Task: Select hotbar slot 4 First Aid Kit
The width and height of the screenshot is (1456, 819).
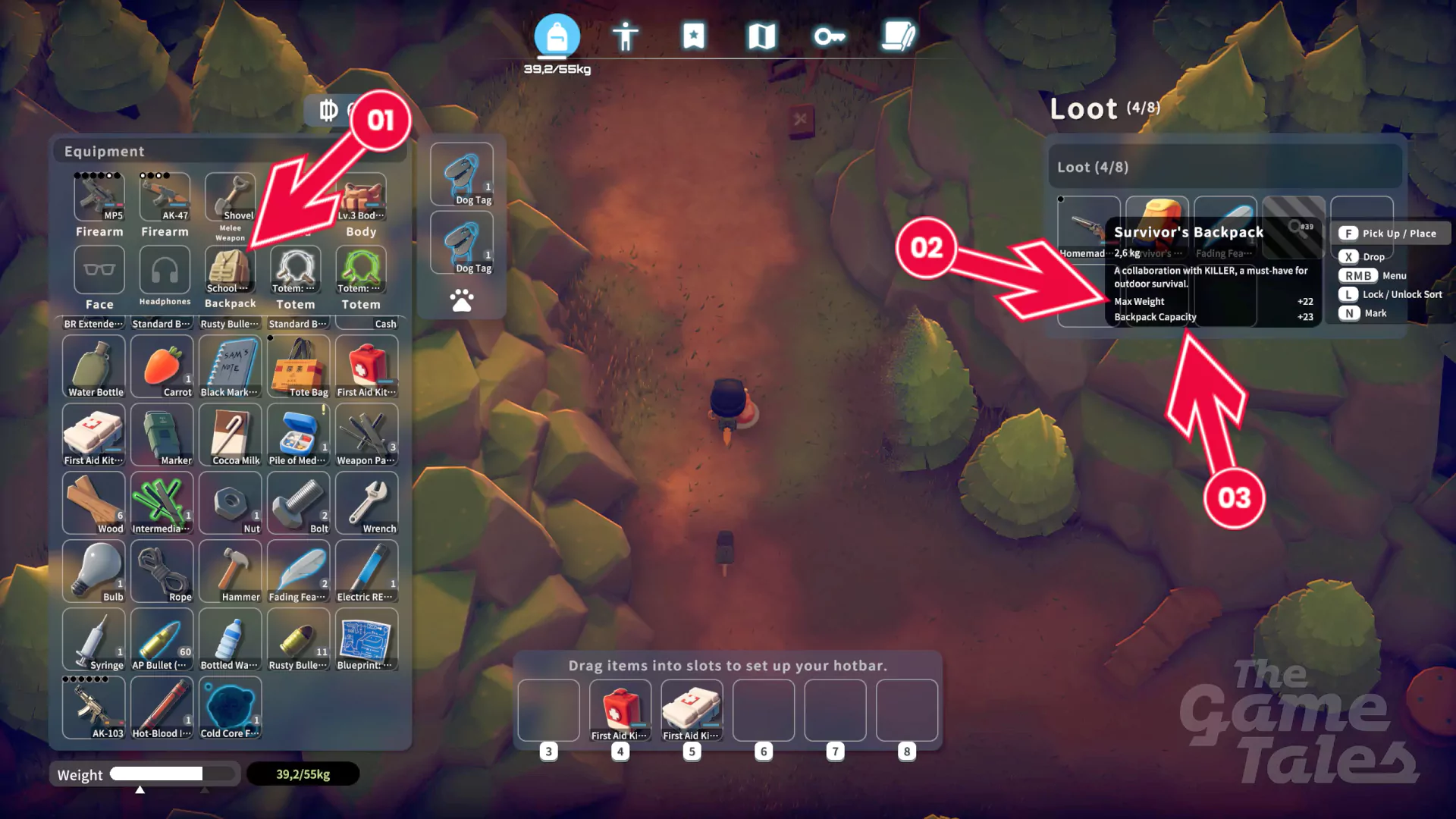Action: point(620,711)
